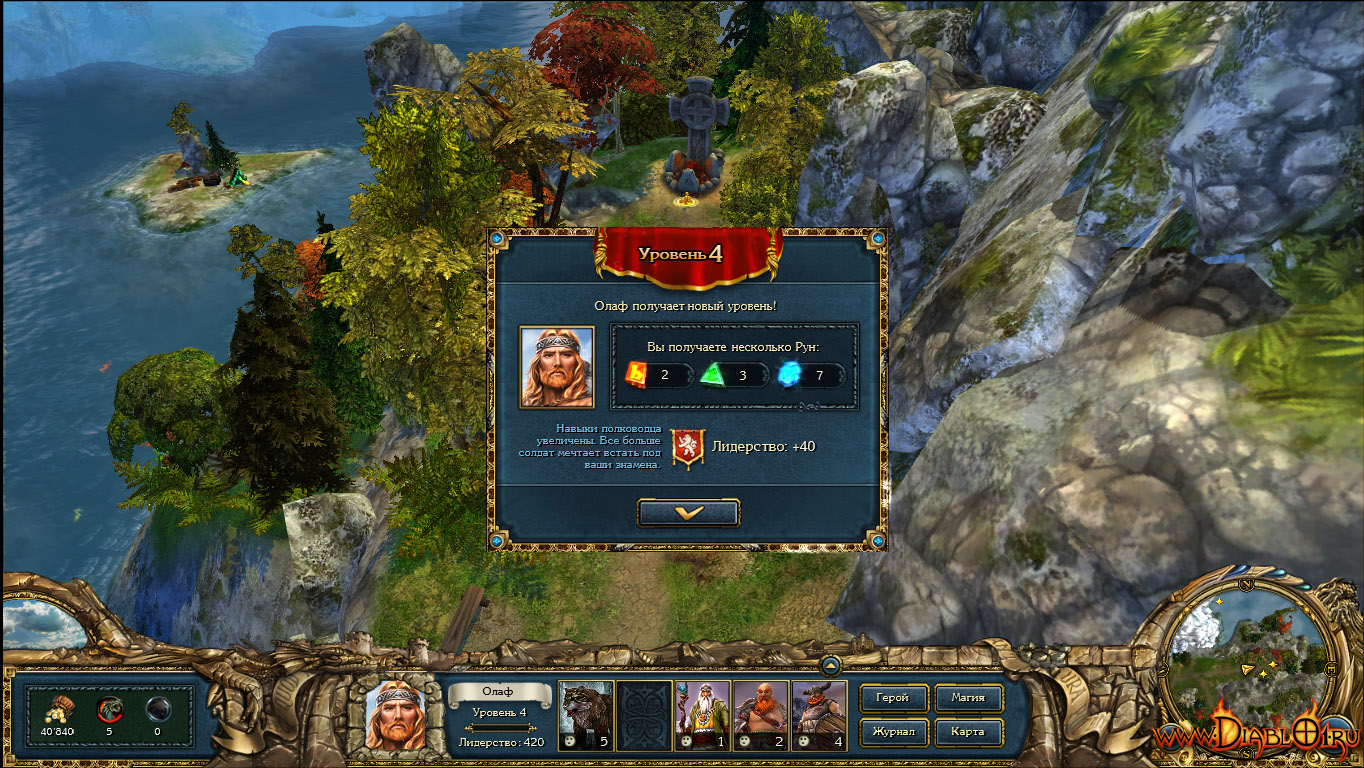Click Olaf's portrait in the level-up dialog
1364x768 pixels.
pos(556,366)
